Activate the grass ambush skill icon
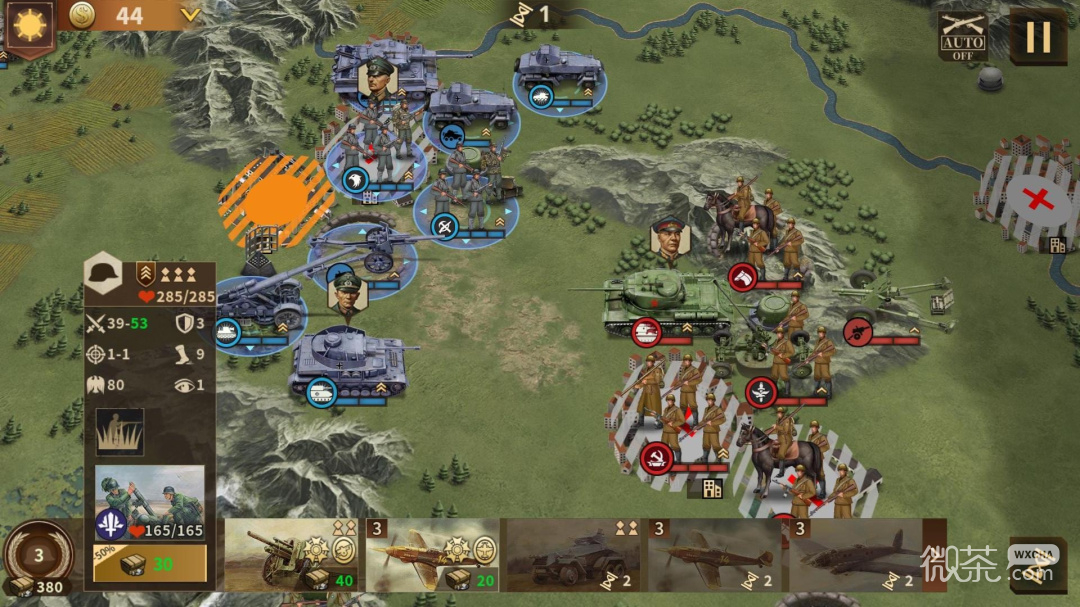Screen dimensions: 1080x607 pos(120,432)
